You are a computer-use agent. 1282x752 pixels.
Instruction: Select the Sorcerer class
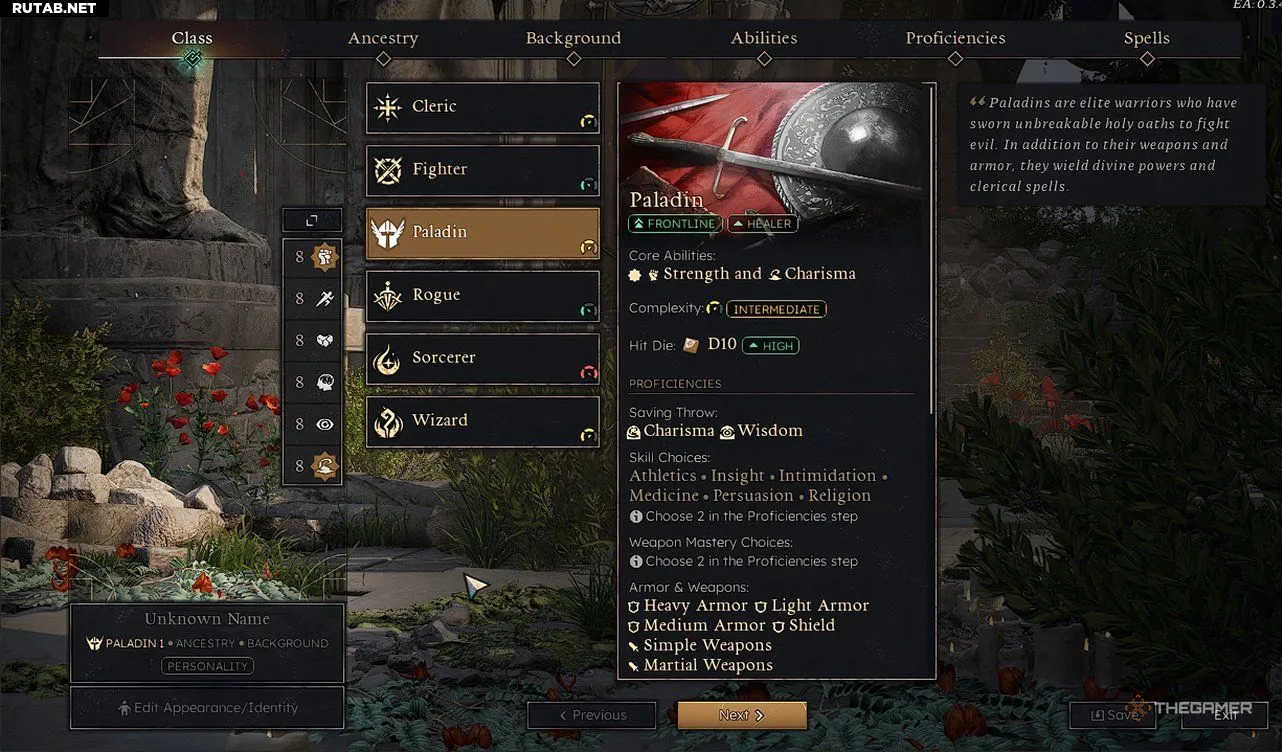[x=483, y=358]
